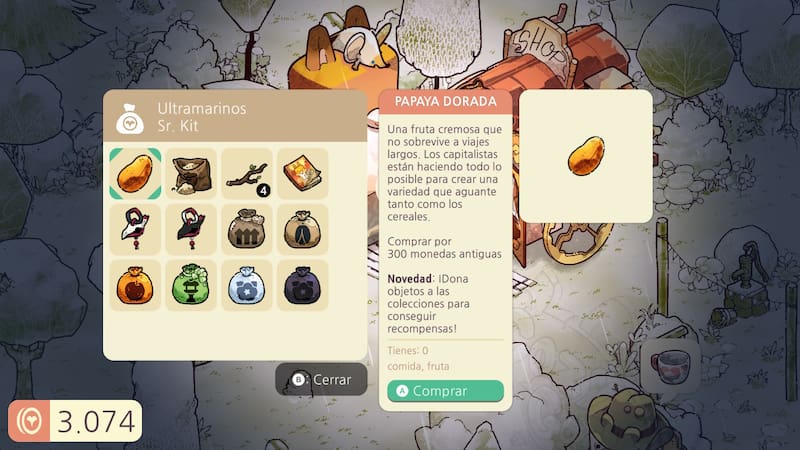This screenshot has width=800, height=450.
Task: Select the brown sack with fence symbol
Action: tap(247, 229)
